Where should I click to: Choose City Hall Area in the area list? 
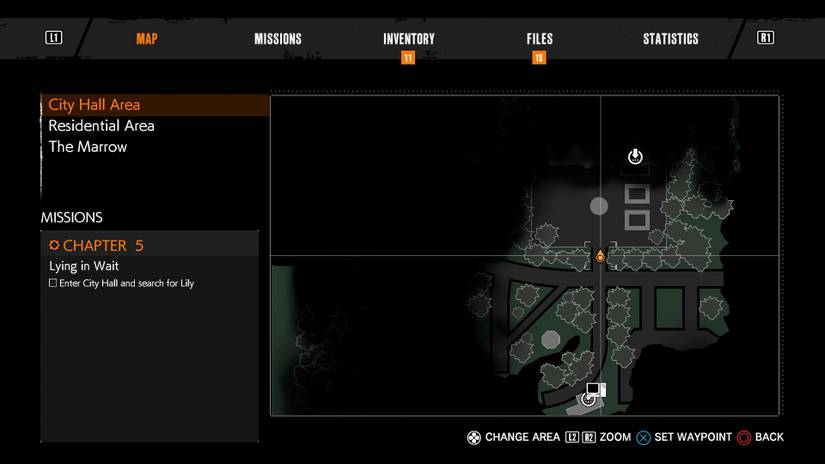pyautogui.click(x=94, y=105)
